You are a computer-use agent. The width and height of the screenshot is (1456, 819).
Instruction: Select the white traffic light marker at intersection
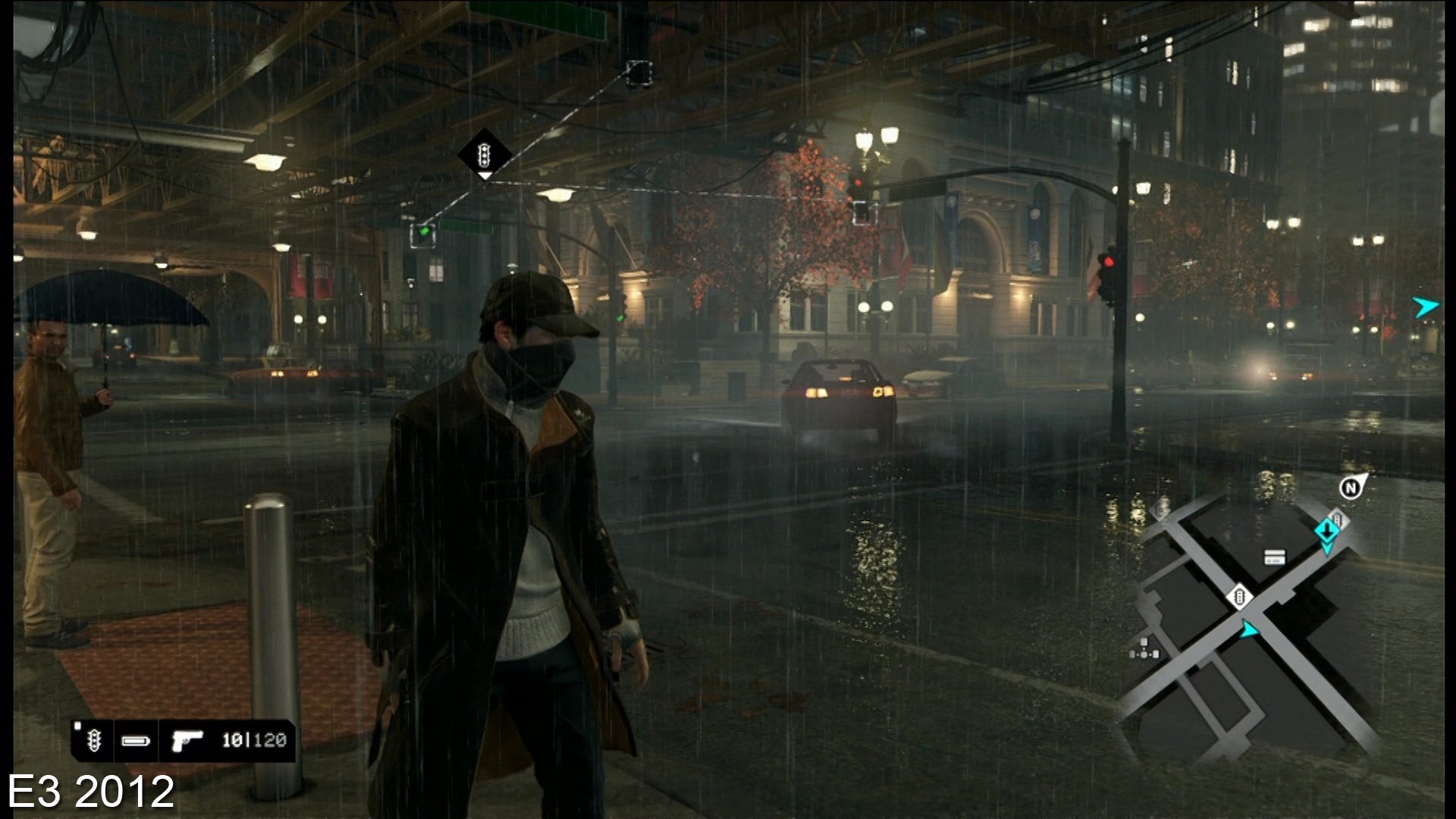1239,596
